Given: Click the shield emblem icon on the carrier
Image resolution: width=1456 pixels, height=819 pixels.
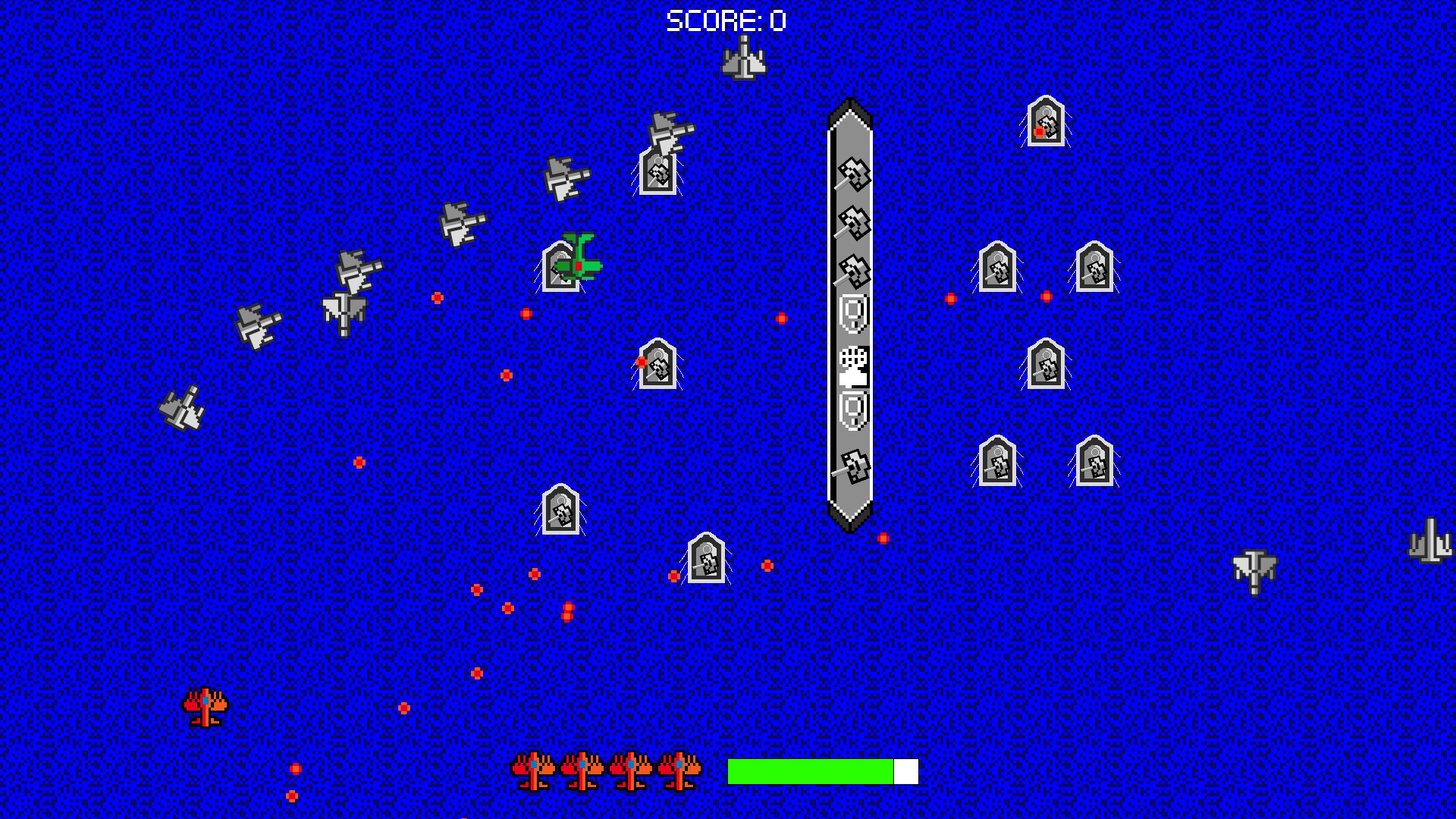Looking at the screenshot, I should [851, 315].
